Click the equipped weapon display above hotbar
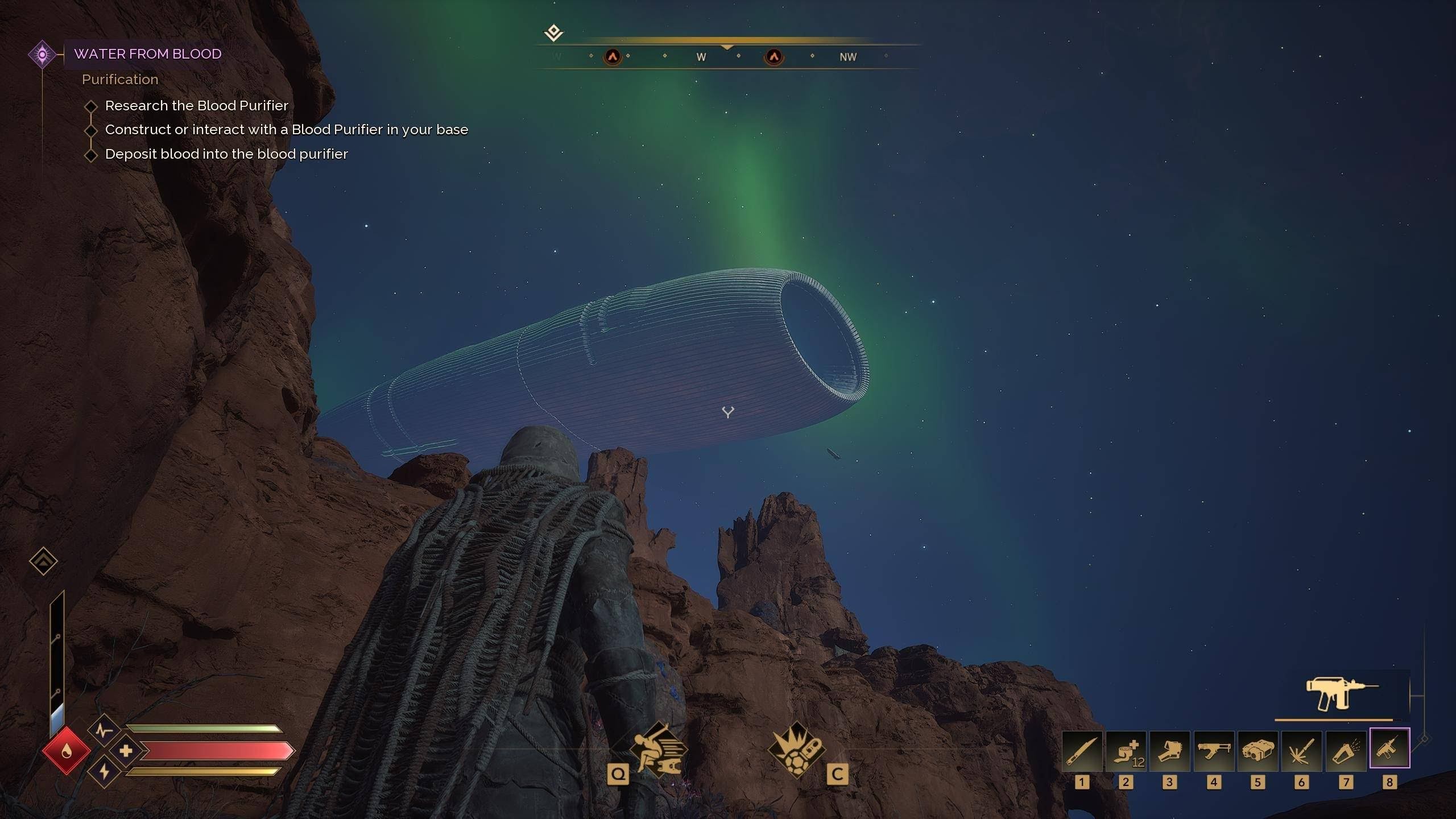Image resolution: width=1456 pixels, height=819 pixels. (1341, 695)
